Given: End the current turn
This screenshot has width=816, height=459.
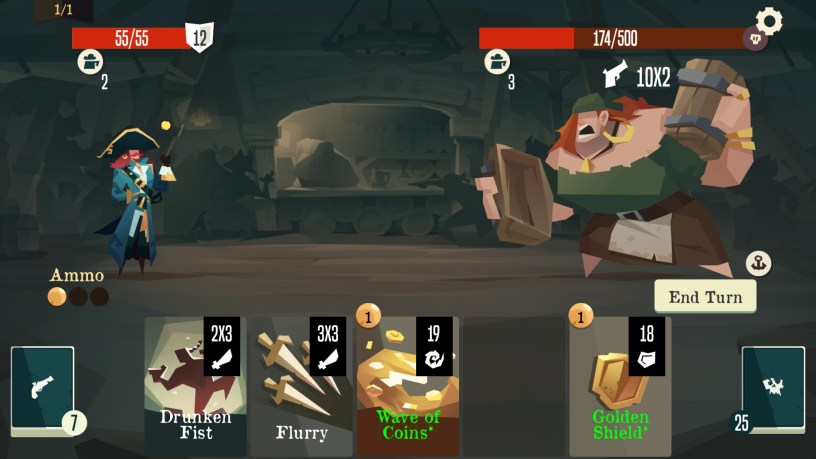Looking at the screenshot, I should coord(705,297).
